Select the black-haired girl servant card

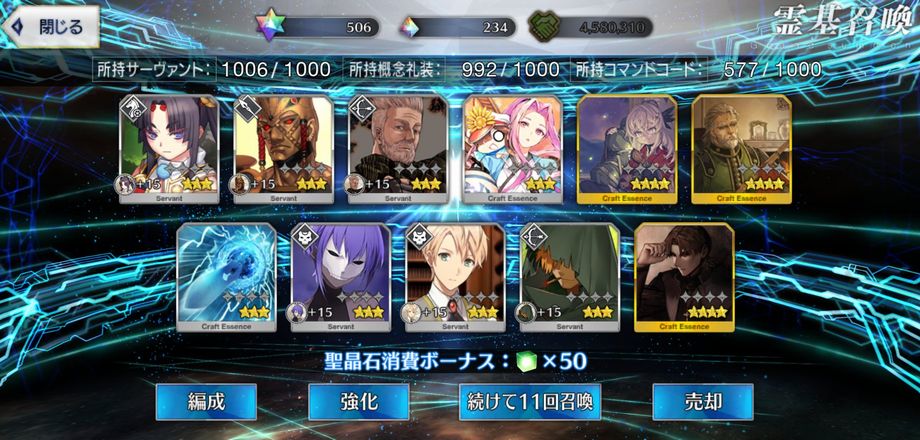coord(169,148)
